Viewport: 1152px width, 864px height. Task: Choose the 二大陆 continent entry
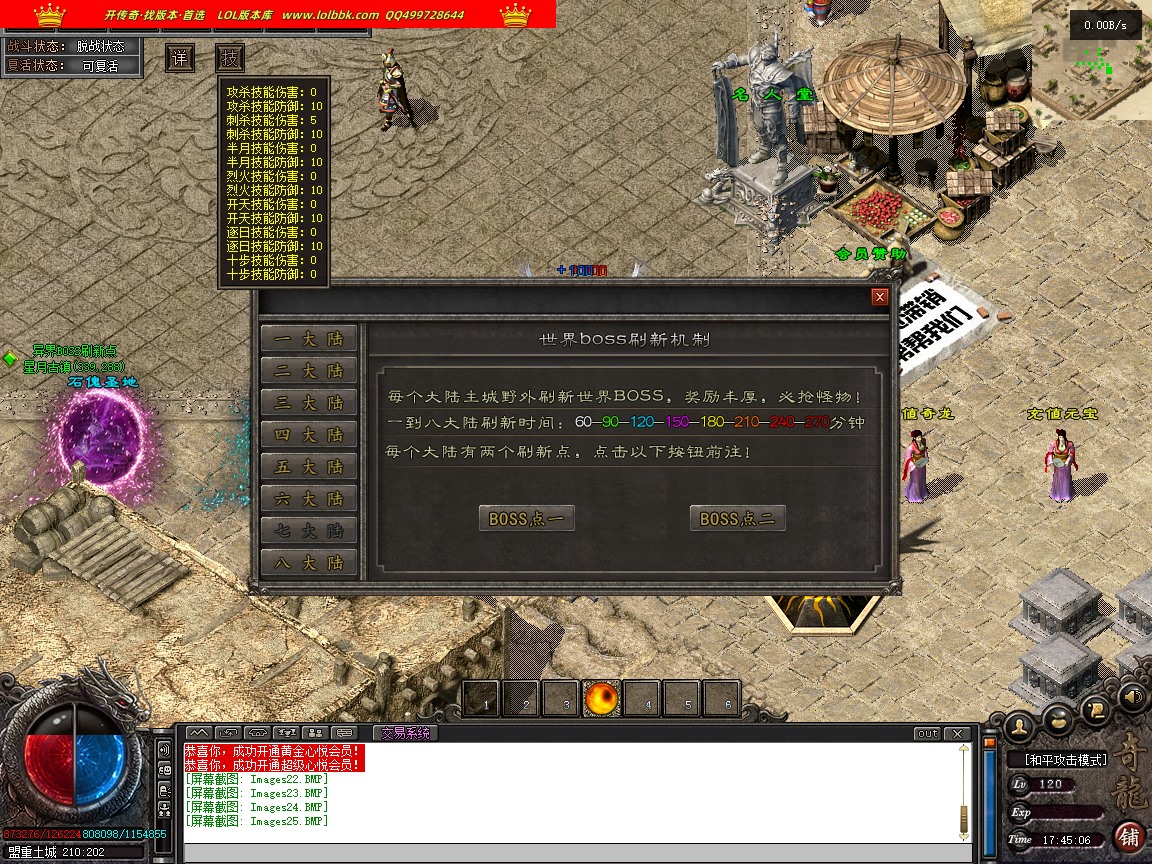pos(308,371)
